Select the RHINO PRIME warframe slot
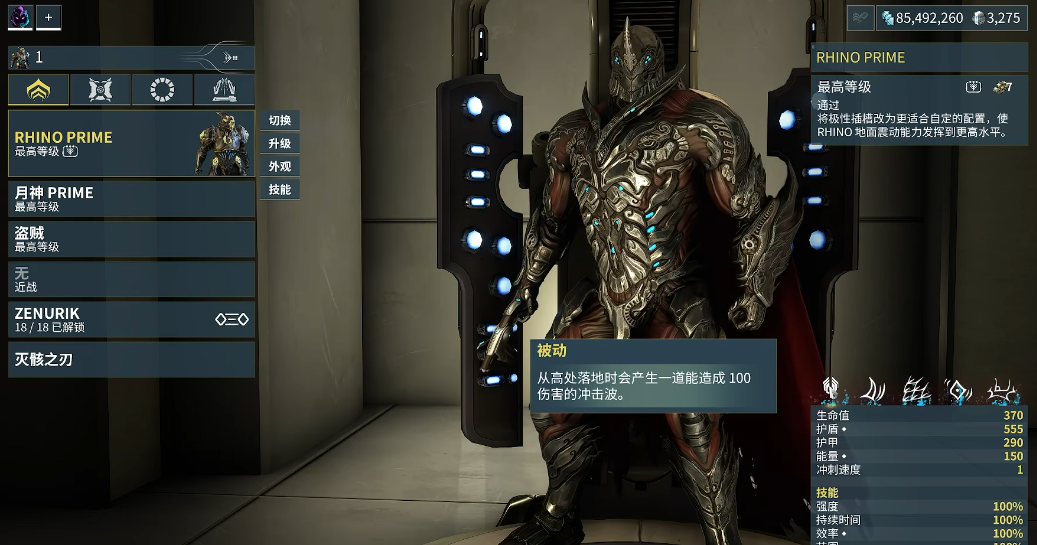The width and height of the screenshot is (1037, 545). [x=131, y=143]
